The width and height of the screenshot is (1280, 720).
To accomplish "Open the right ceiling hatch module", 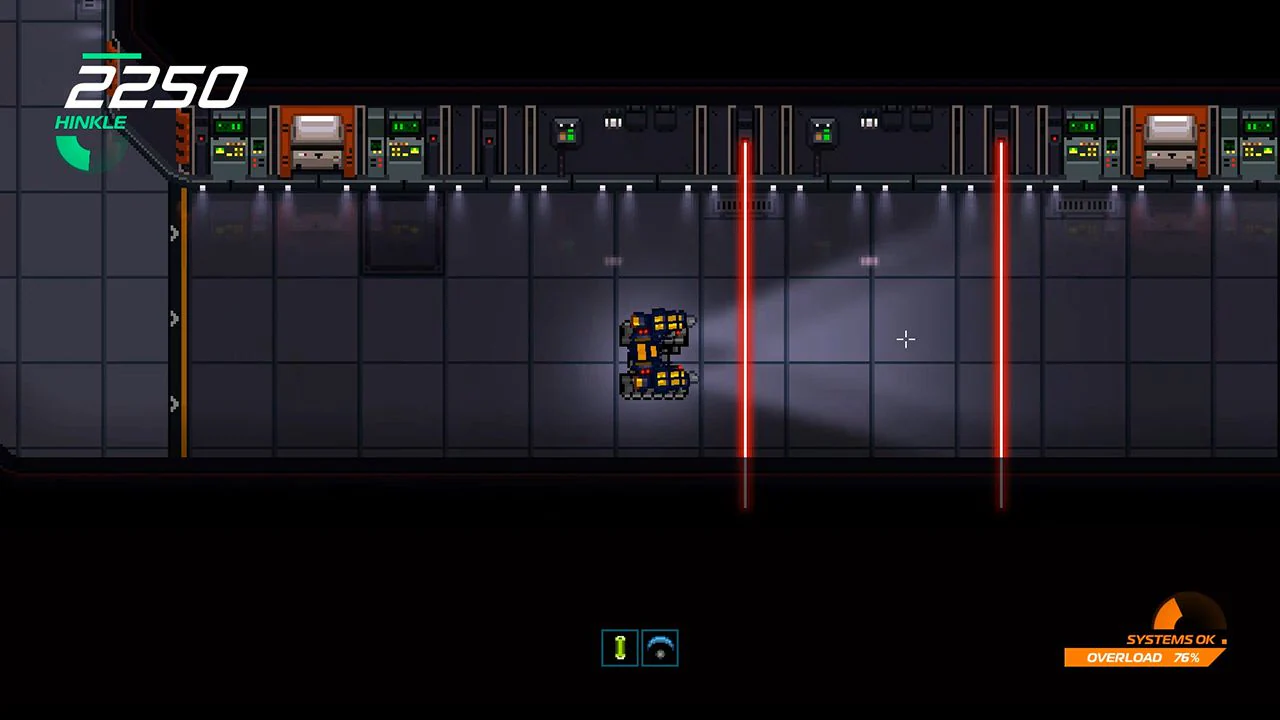I will pos(1170,140).
